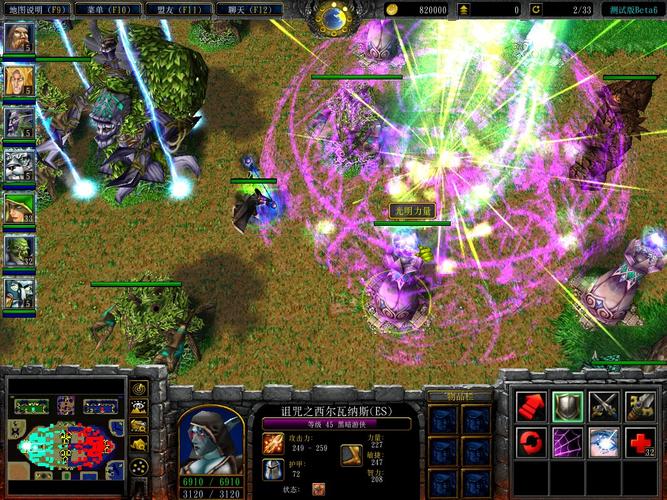Activate the shield hold position command
Screen dimensions: 667x500
point(567,405)
